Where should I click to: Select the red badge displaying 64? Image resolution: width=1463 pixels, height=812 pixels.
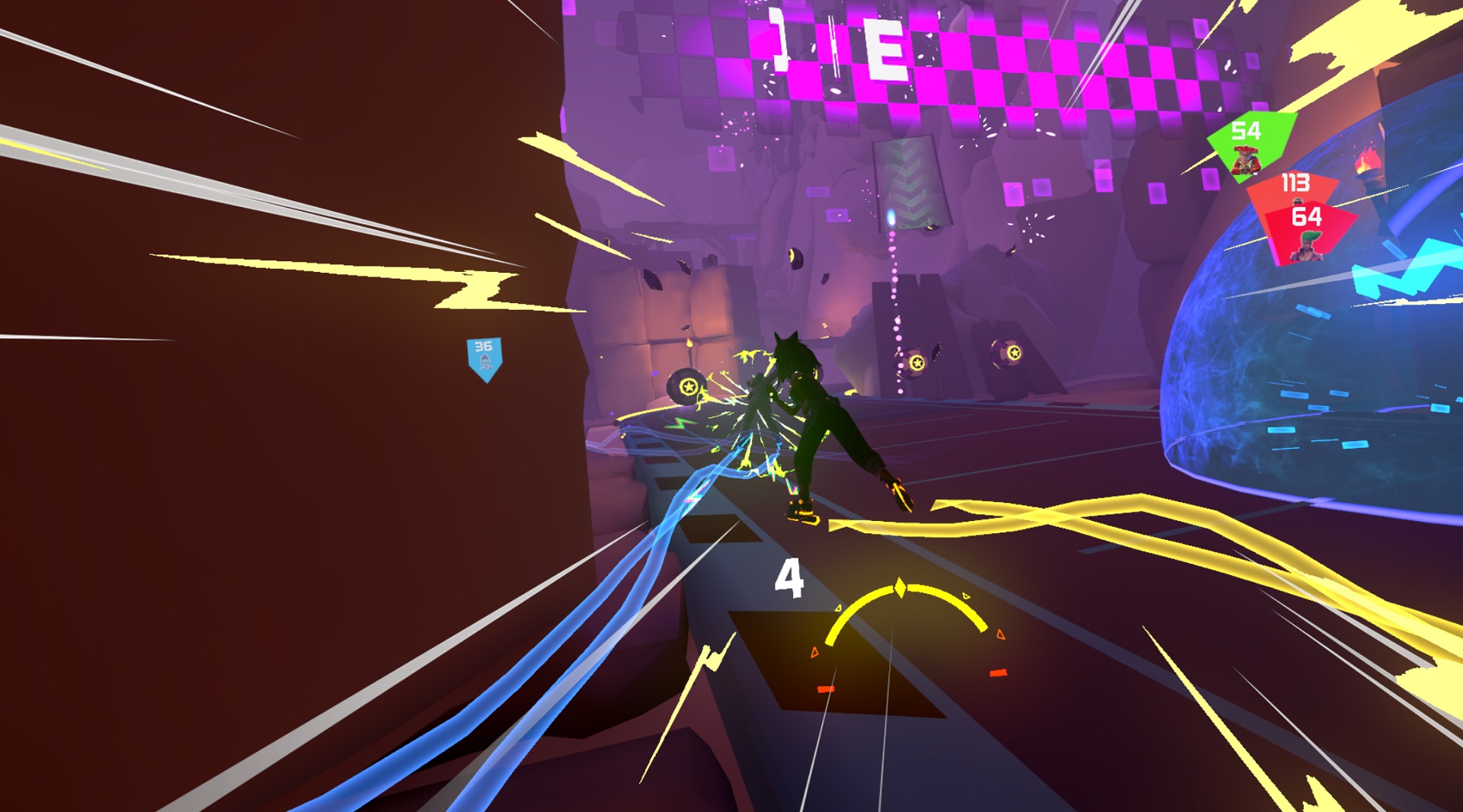point(1307,217)
